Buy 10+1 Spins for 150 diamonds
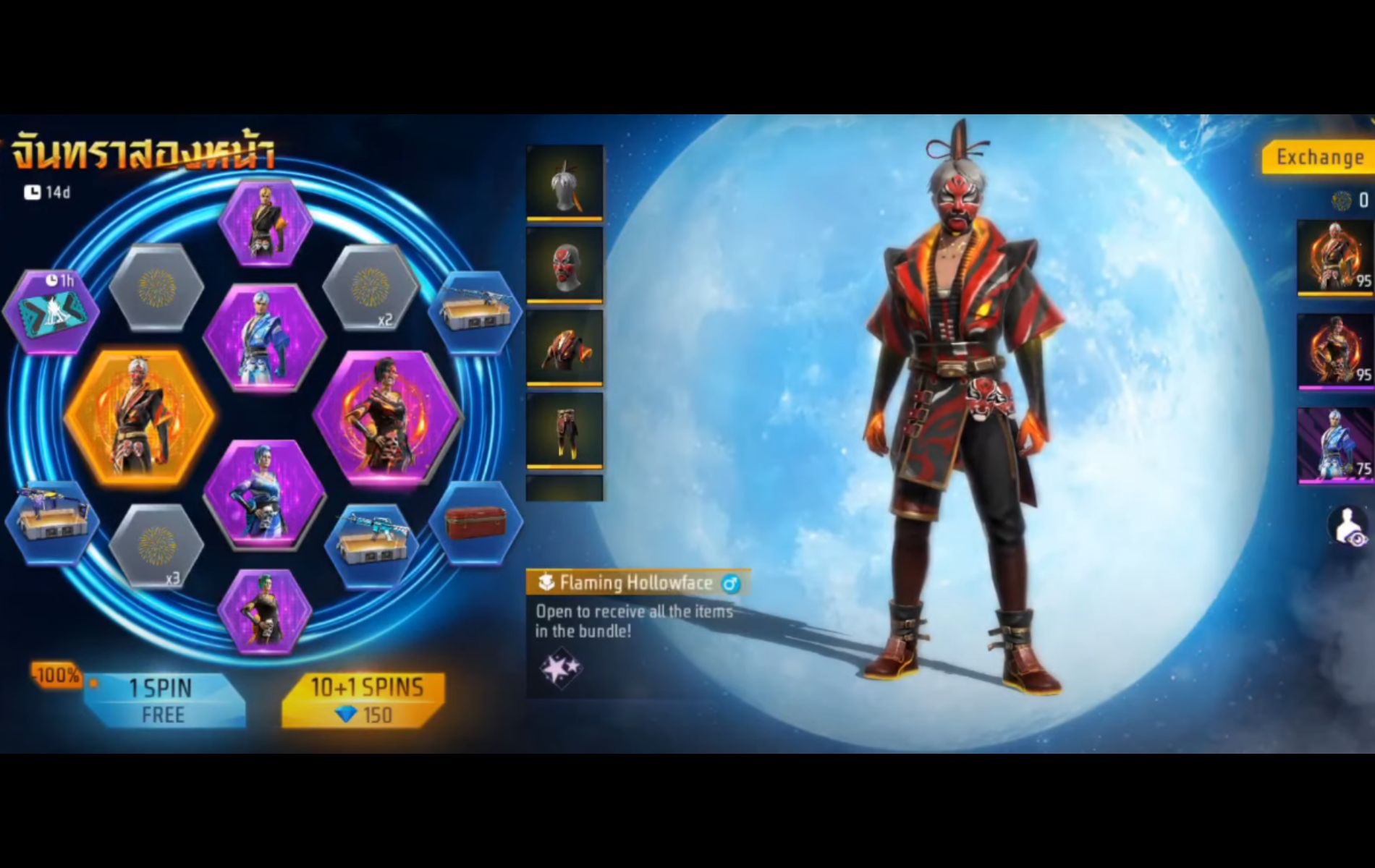Viewport: 1375px width, 868px height. point(364,700)
